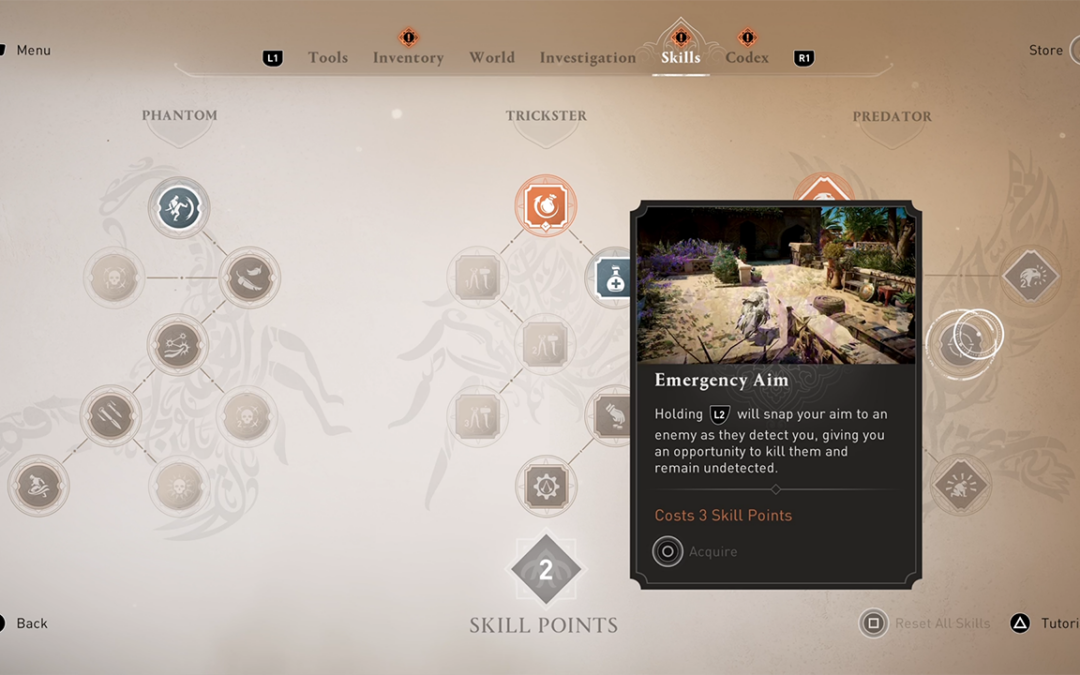Choose the kneeling figure Phantom skill node
1080x675 pixels.
click(39, 486)
